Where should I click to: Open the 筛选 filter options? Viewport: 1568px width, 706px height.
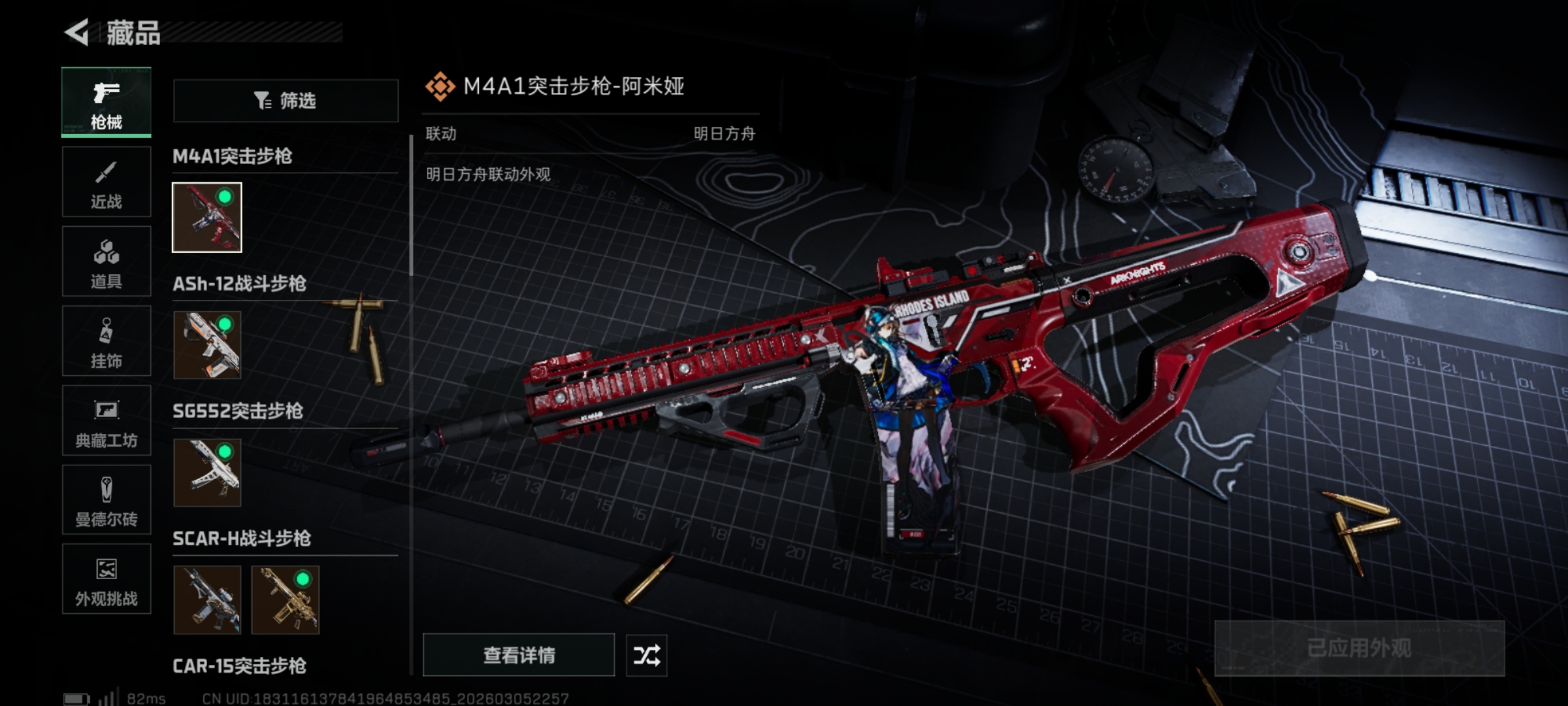click(286, 101)
